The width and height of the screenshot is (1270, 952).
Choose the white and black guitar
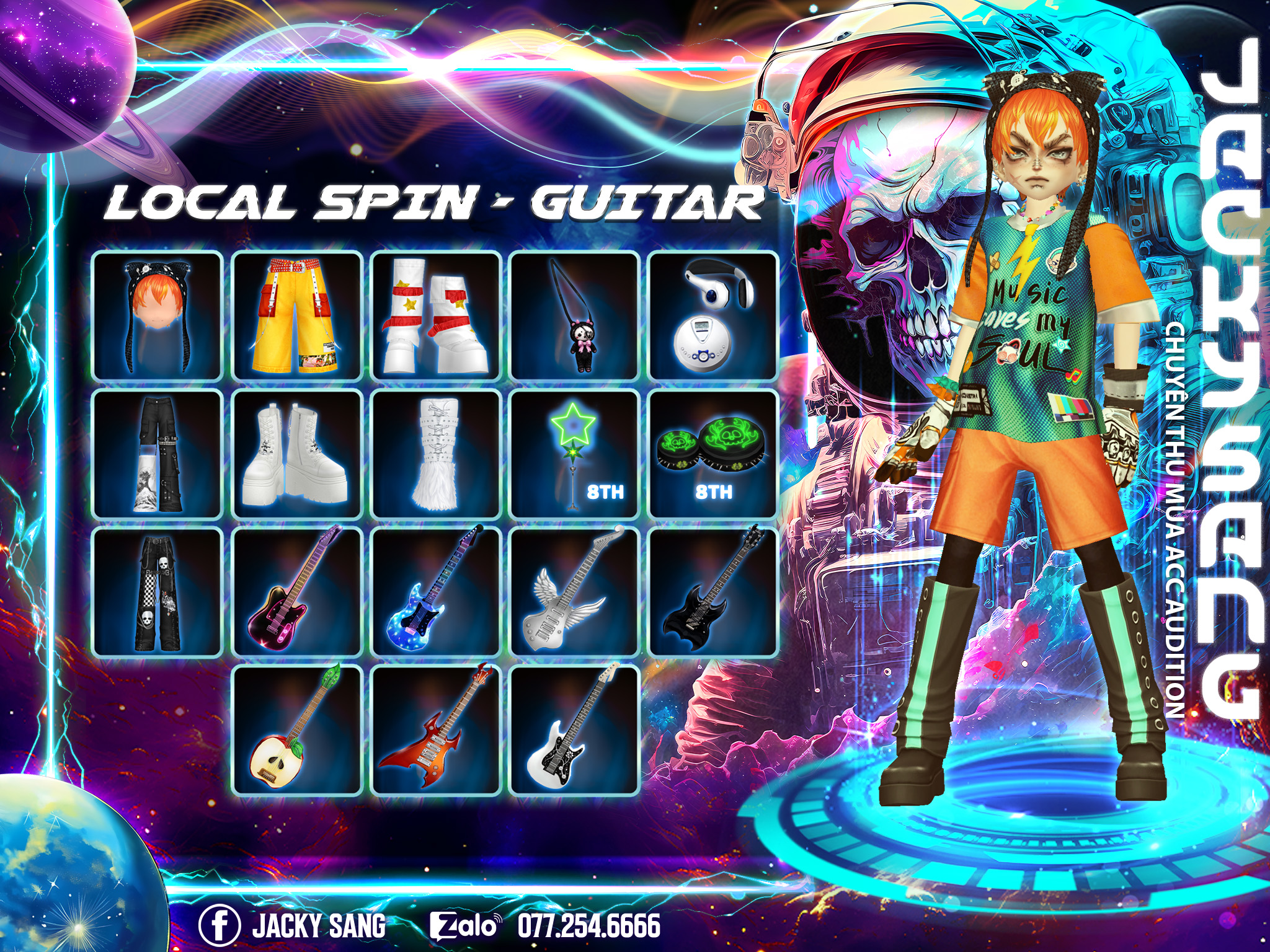575,731
